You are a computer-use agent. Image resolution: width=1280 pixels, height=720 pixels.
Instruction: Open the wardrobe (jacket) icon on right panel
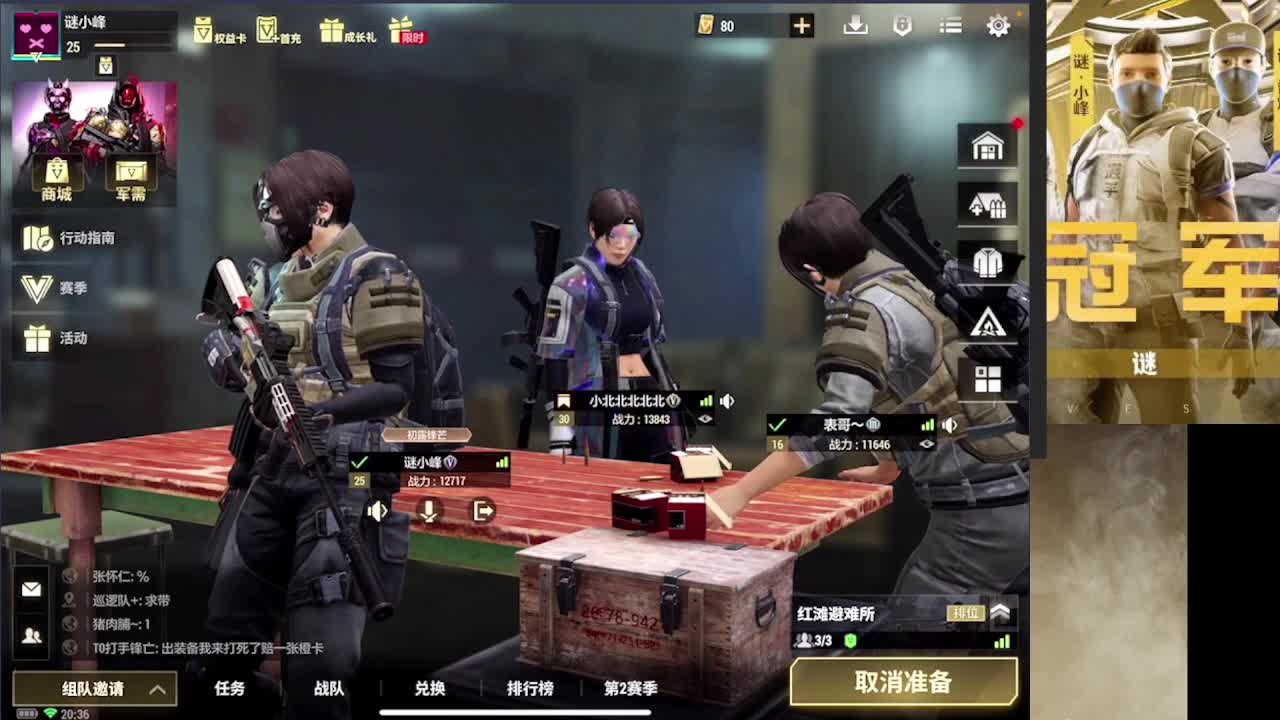click(987, 260)
